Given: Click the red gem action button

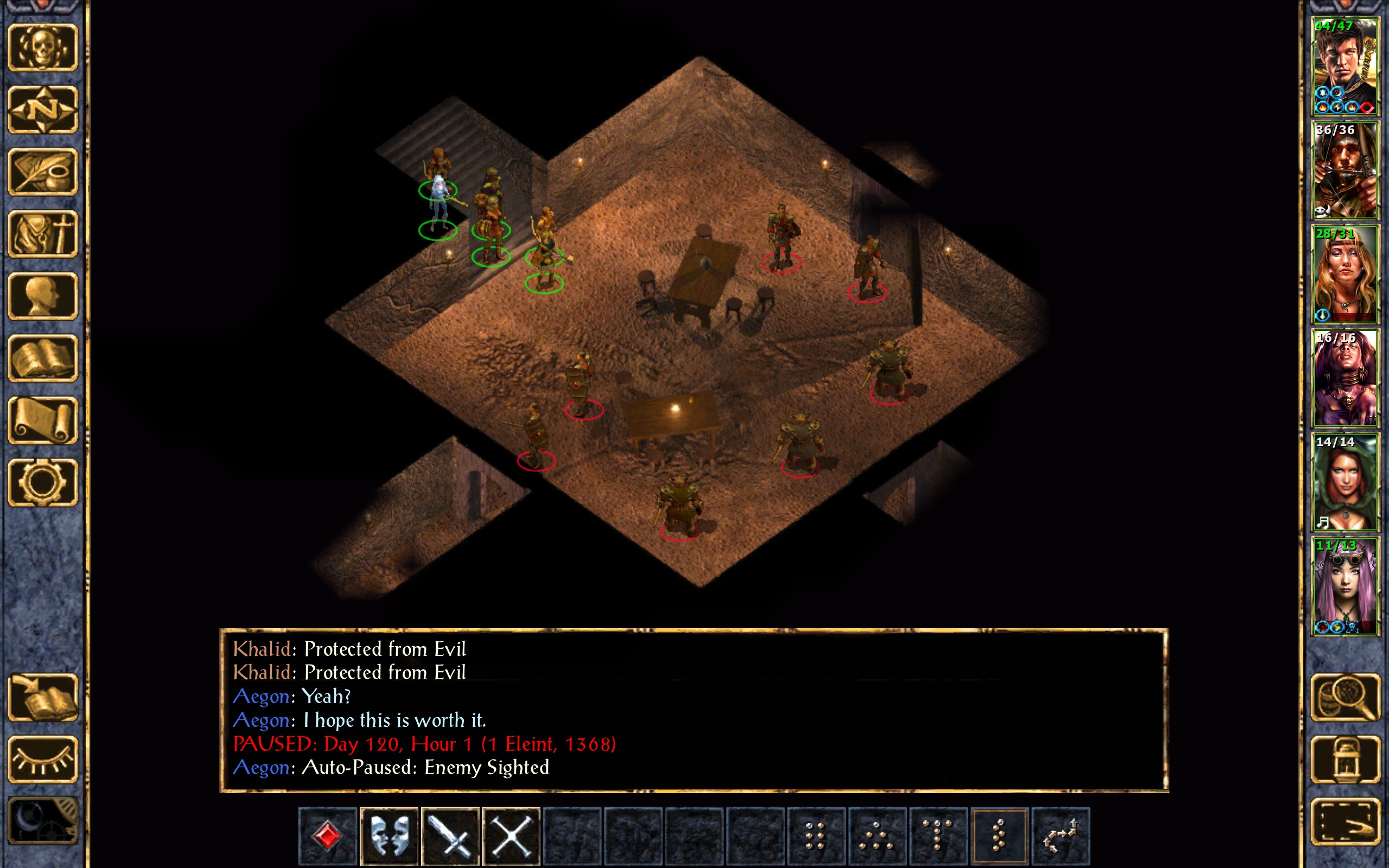Looking at the screenshot, I should click(328, 836).
